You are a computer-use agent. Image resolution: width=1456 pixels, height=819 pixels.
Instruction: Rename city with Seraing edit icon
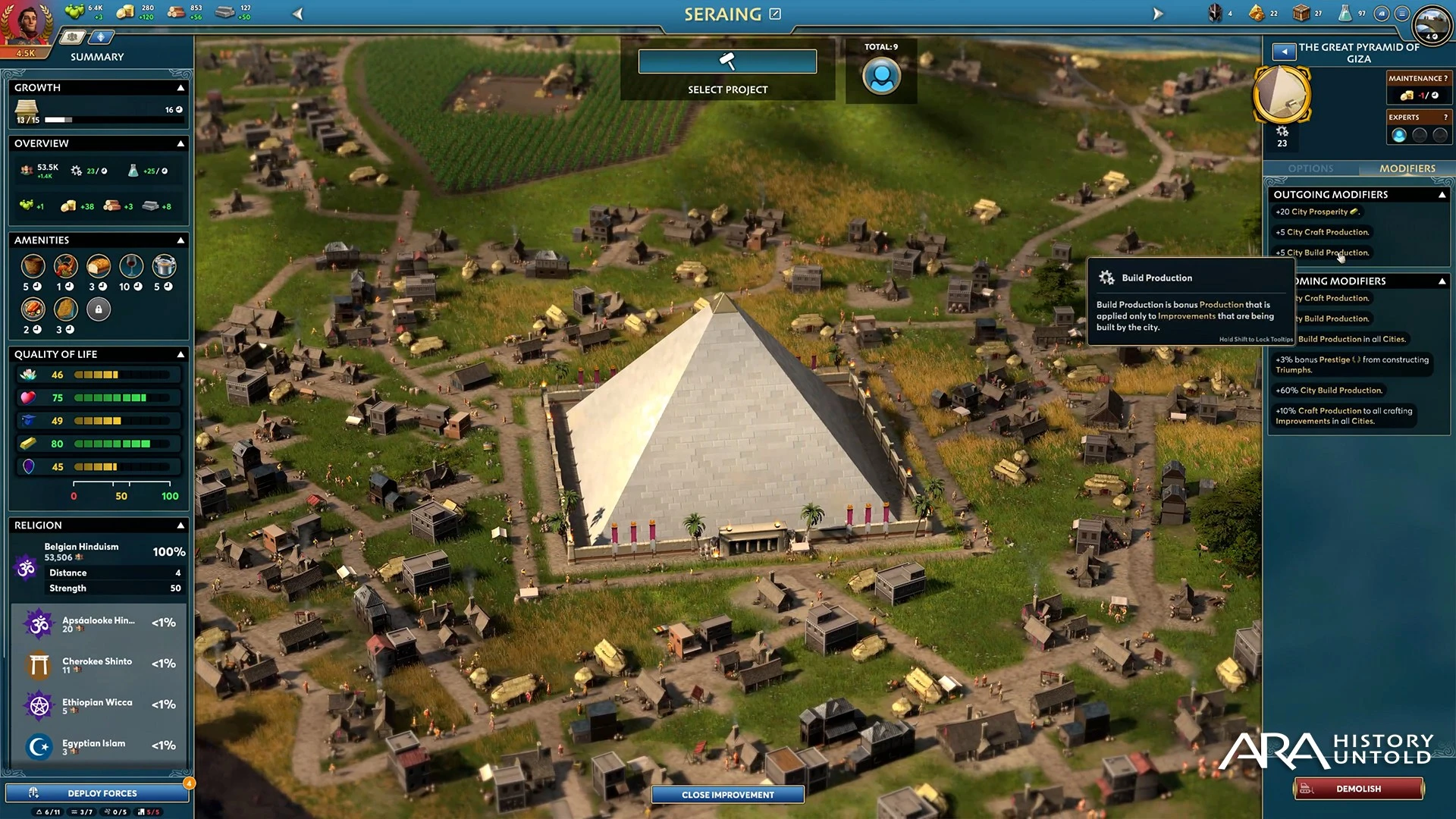(775, 14)
